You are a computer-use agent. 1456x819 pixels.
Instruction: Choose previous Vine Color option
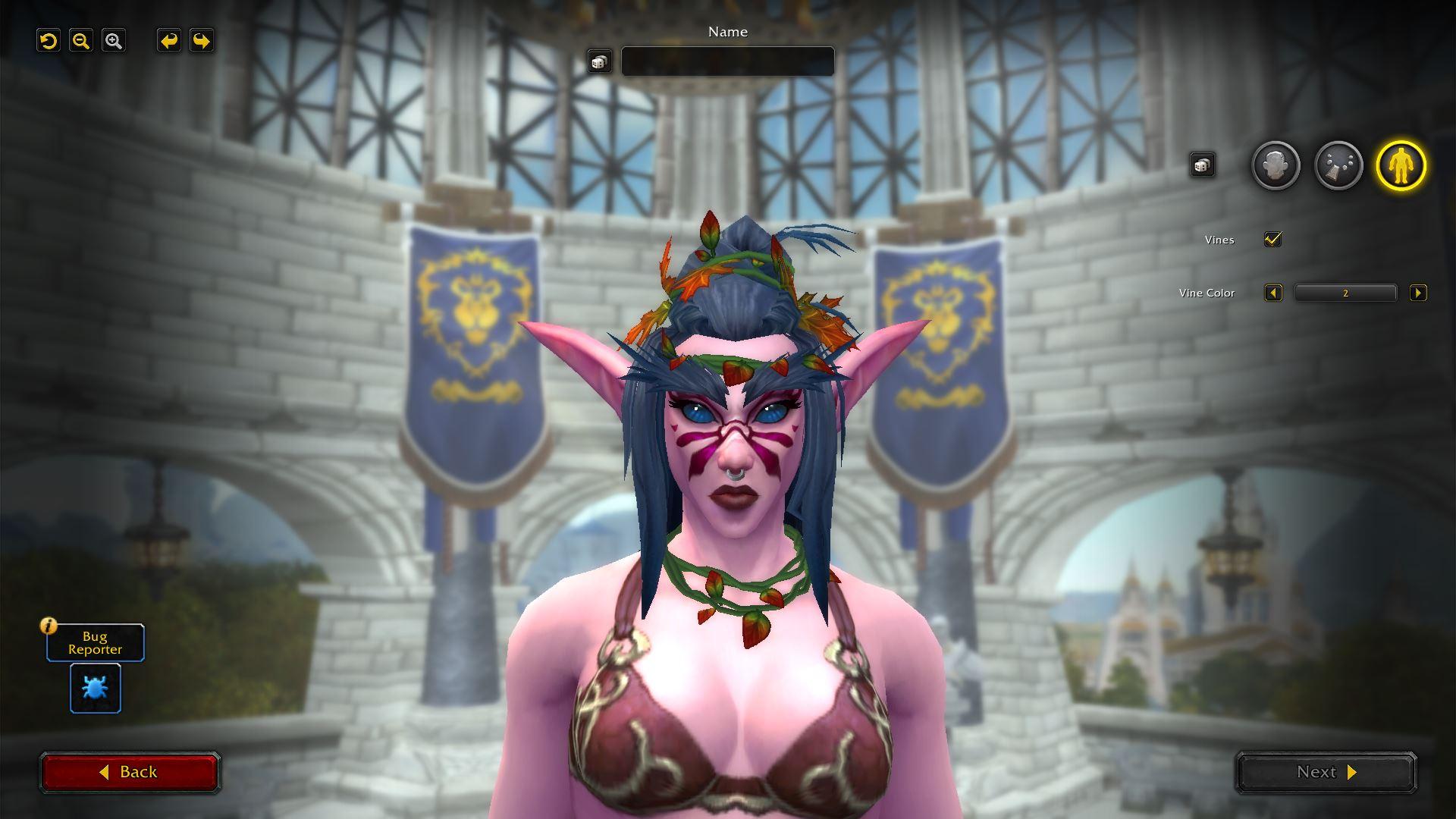[1273, 293]
